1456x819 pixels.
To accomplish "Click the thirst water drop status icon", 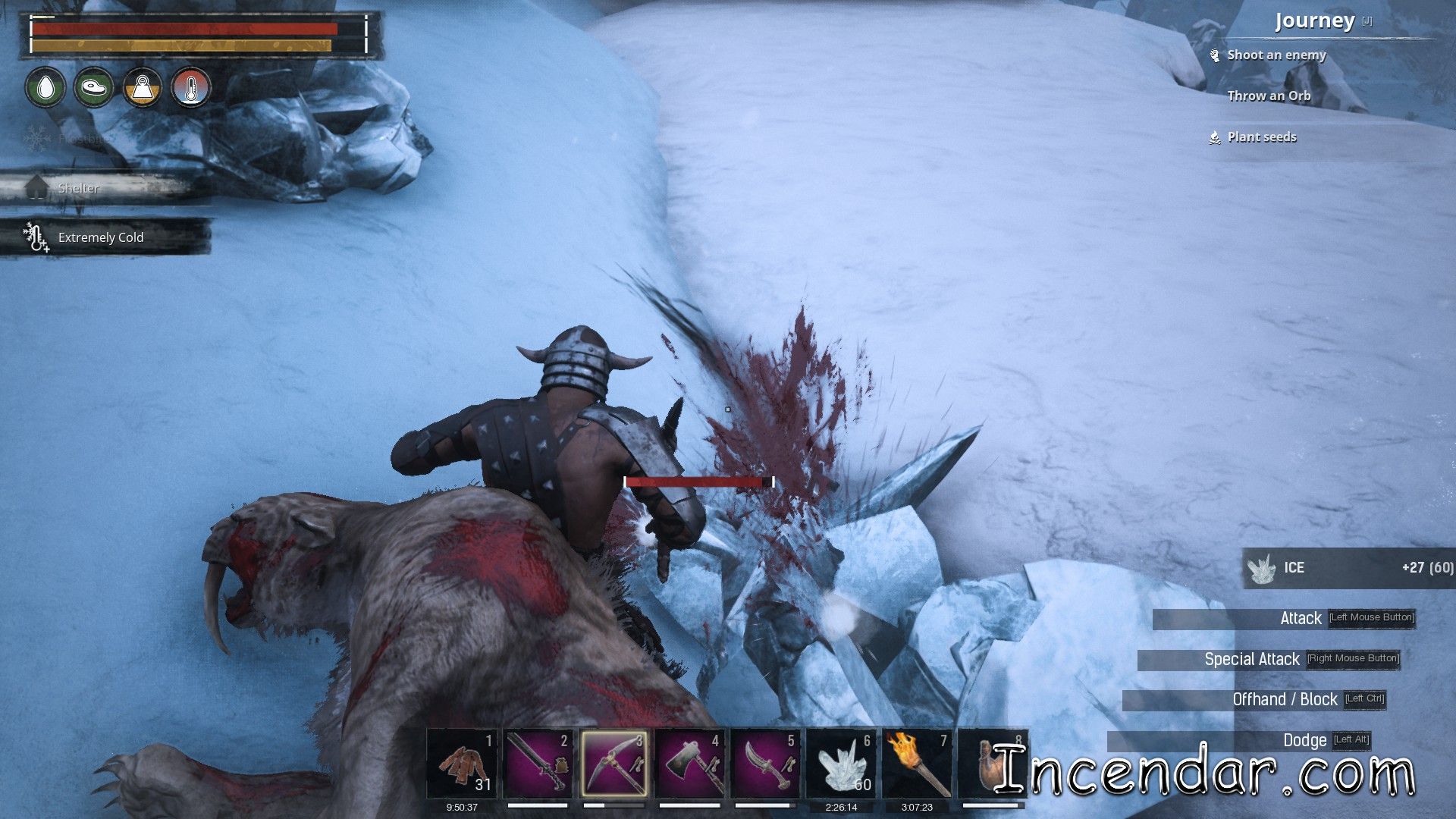I will pyautogui.click(x=45, y=88).
